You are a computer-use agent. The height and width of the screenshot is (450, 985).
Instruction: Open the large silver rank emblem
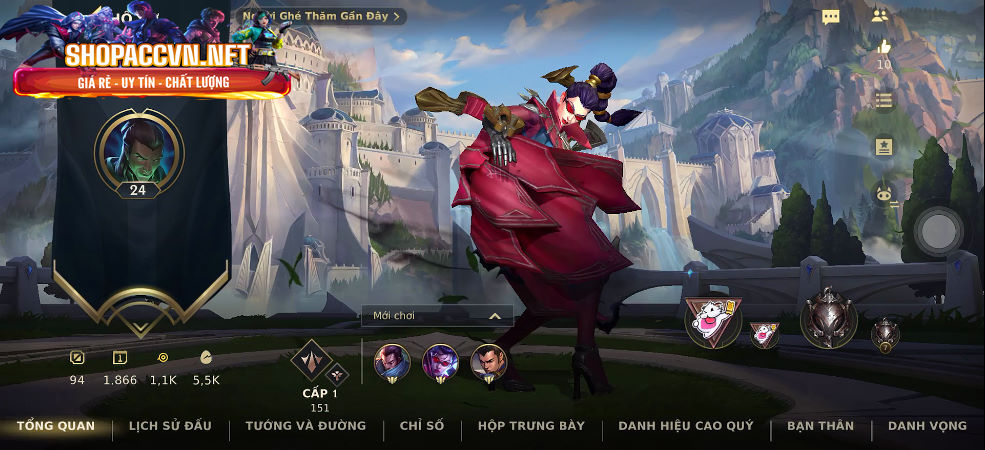tap(828, 318)
